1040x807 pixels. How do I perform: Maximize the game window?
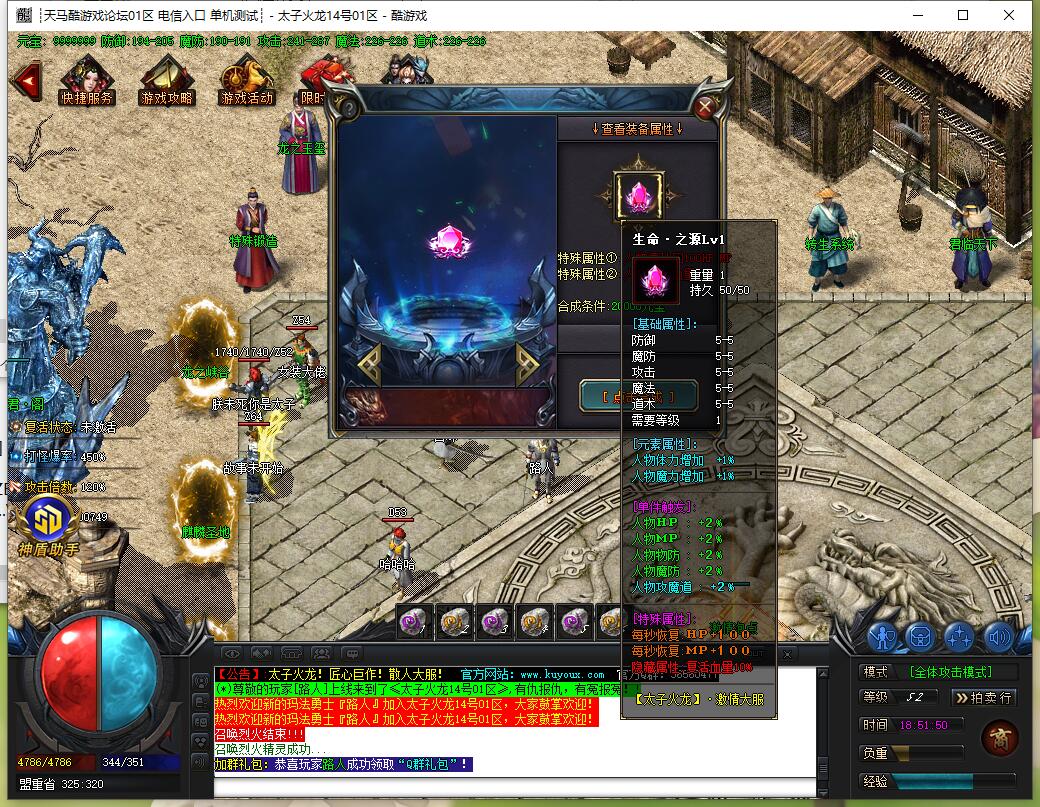click(963, 15)
